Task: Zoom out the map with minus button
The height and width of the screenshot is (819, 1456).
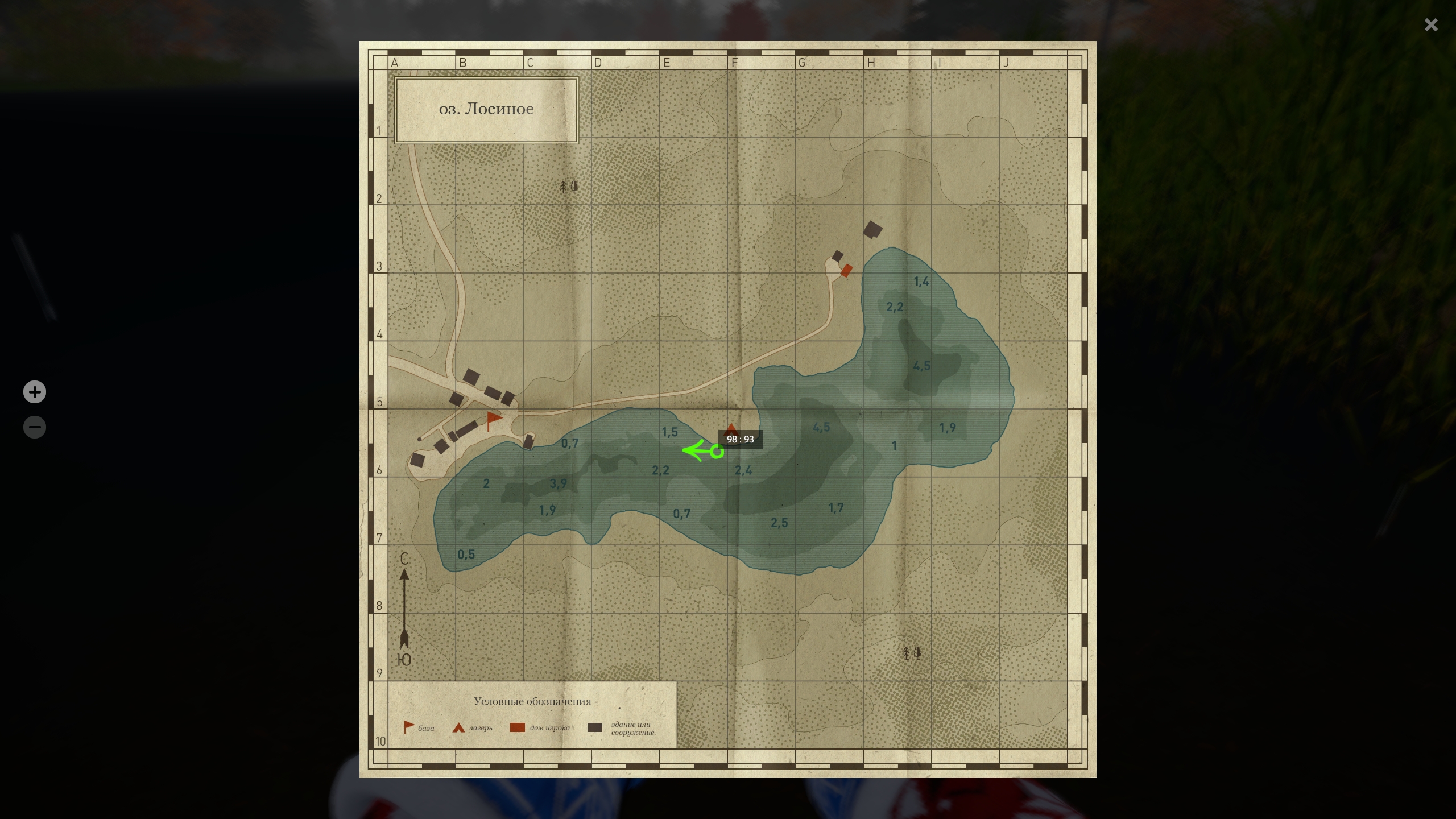Action: 35,427
